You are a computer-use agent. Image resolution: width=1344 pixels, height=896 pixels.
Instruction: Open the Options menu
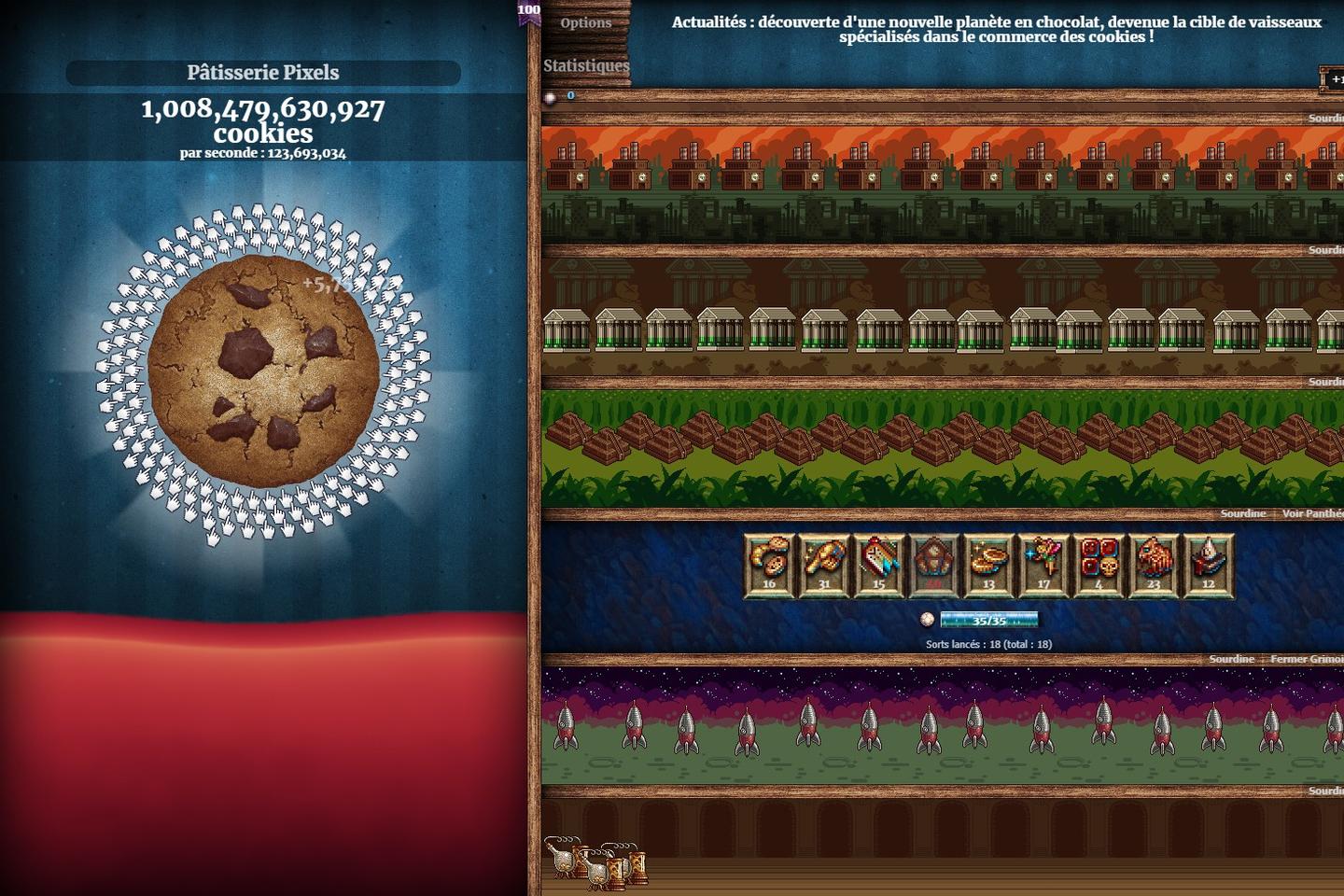[x=585, y=22]
